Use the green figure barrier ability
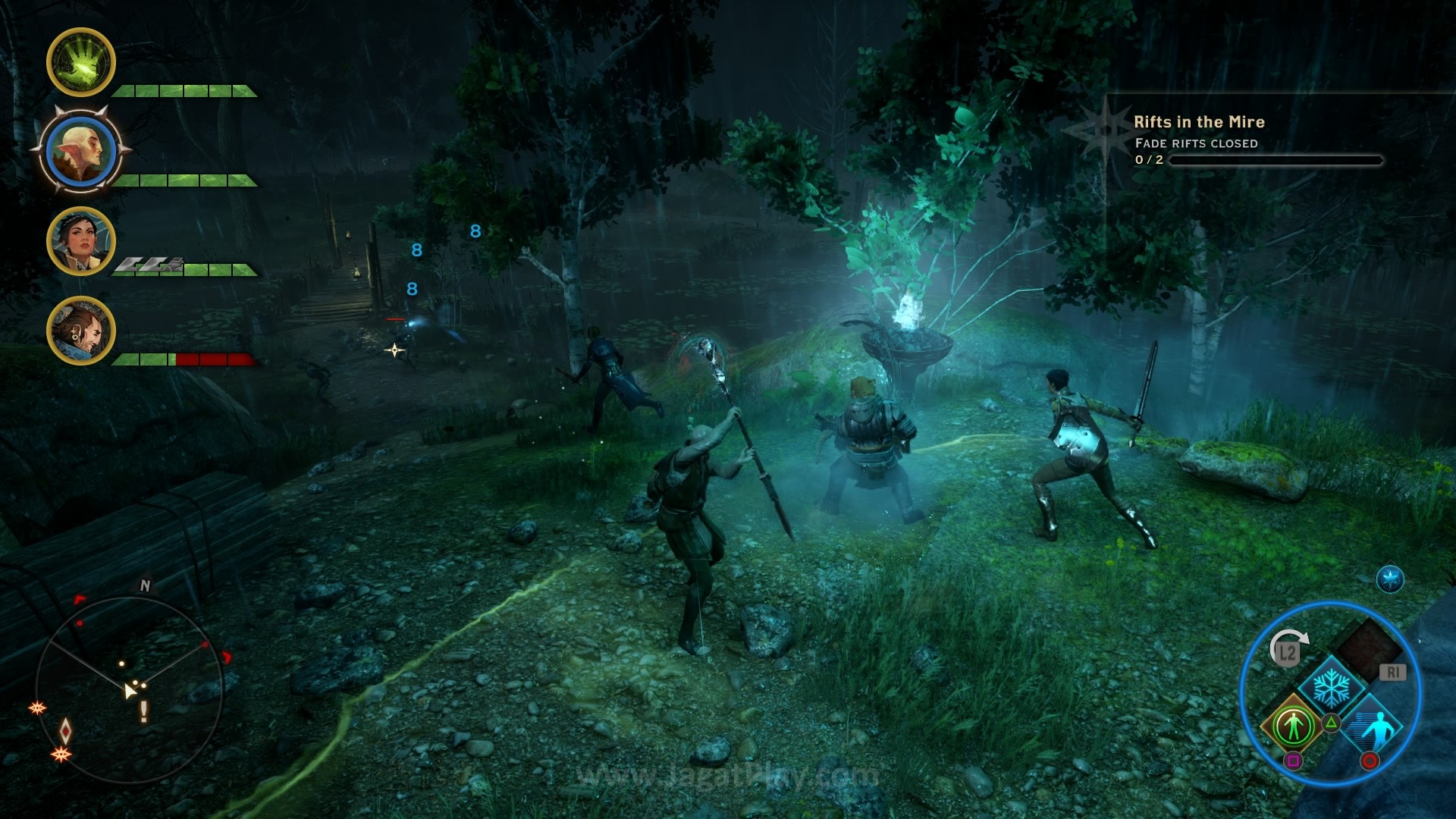Viewport: 1456px width, 819px height. [x=1293, y=726]
